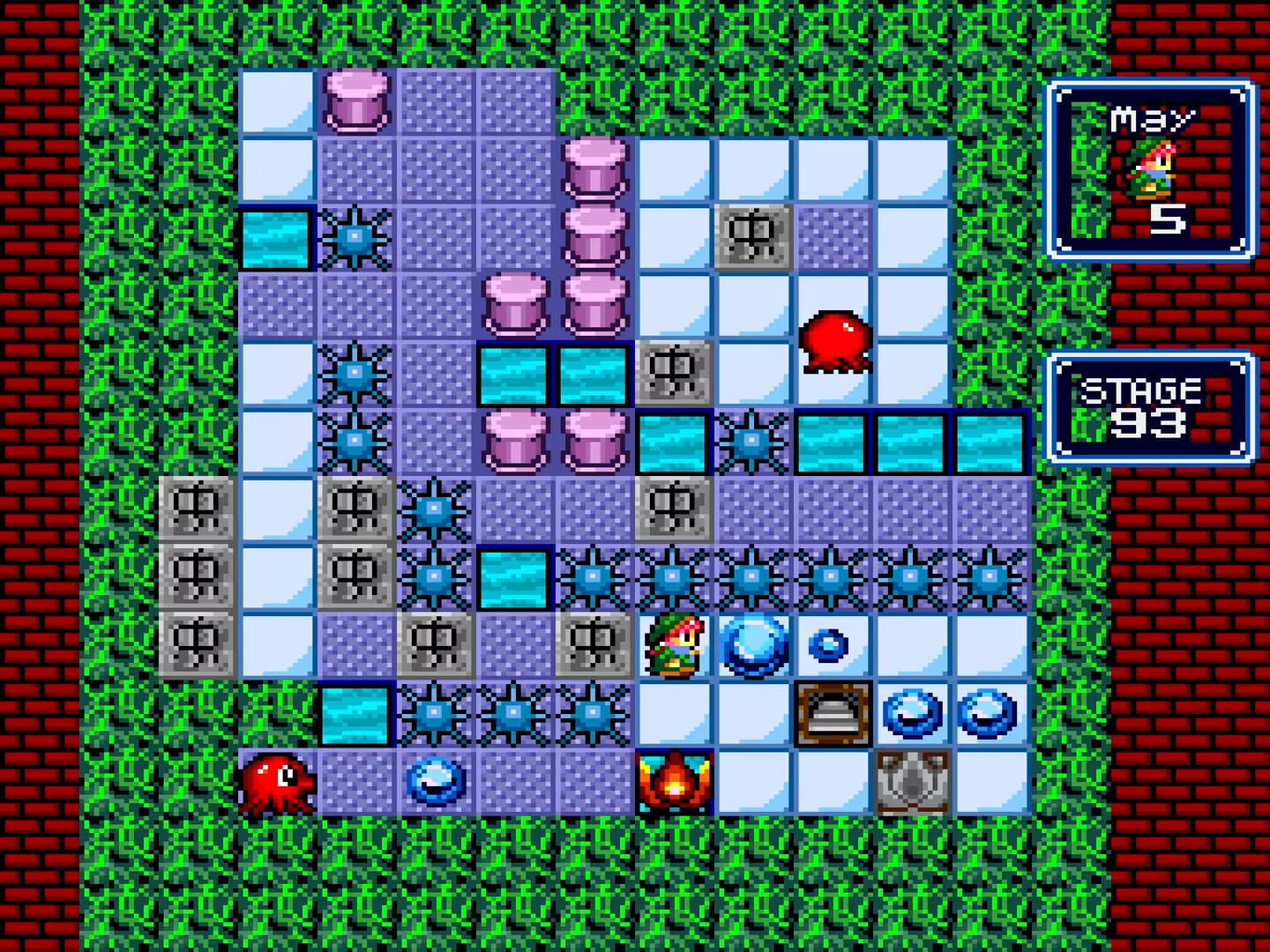The width and height of the screenshot is (1270, 952).
Task: Click the small blue orb at the bottom left
Action: [434, 785]
